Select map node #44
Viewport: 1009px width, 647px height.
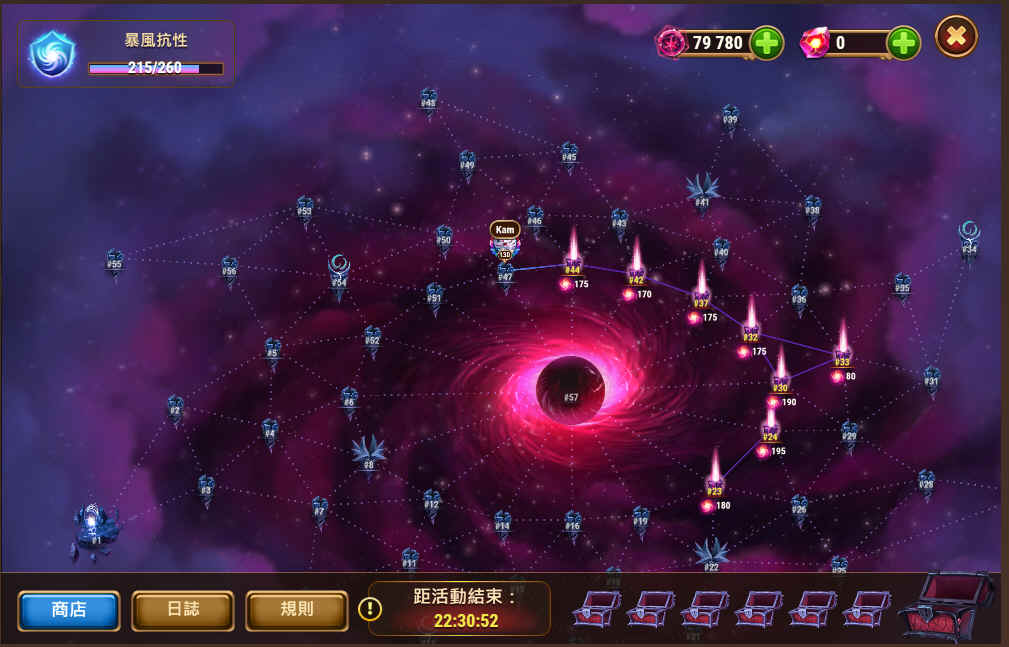[573, 264]
